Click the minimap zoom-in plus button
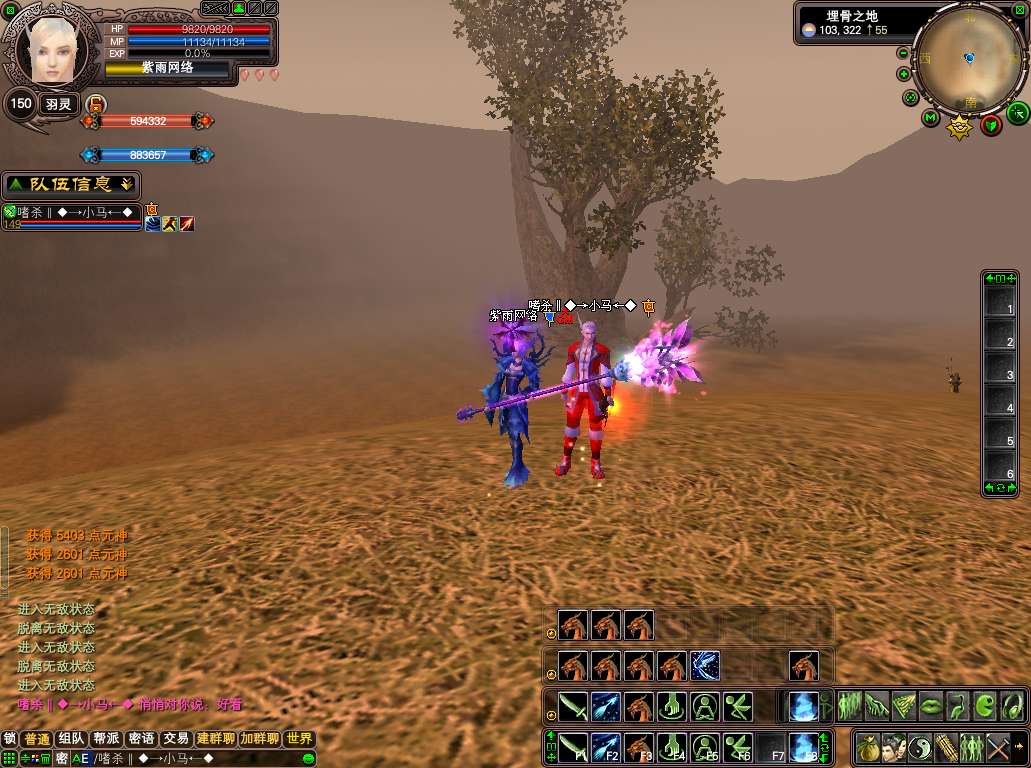 click(904, 74)
